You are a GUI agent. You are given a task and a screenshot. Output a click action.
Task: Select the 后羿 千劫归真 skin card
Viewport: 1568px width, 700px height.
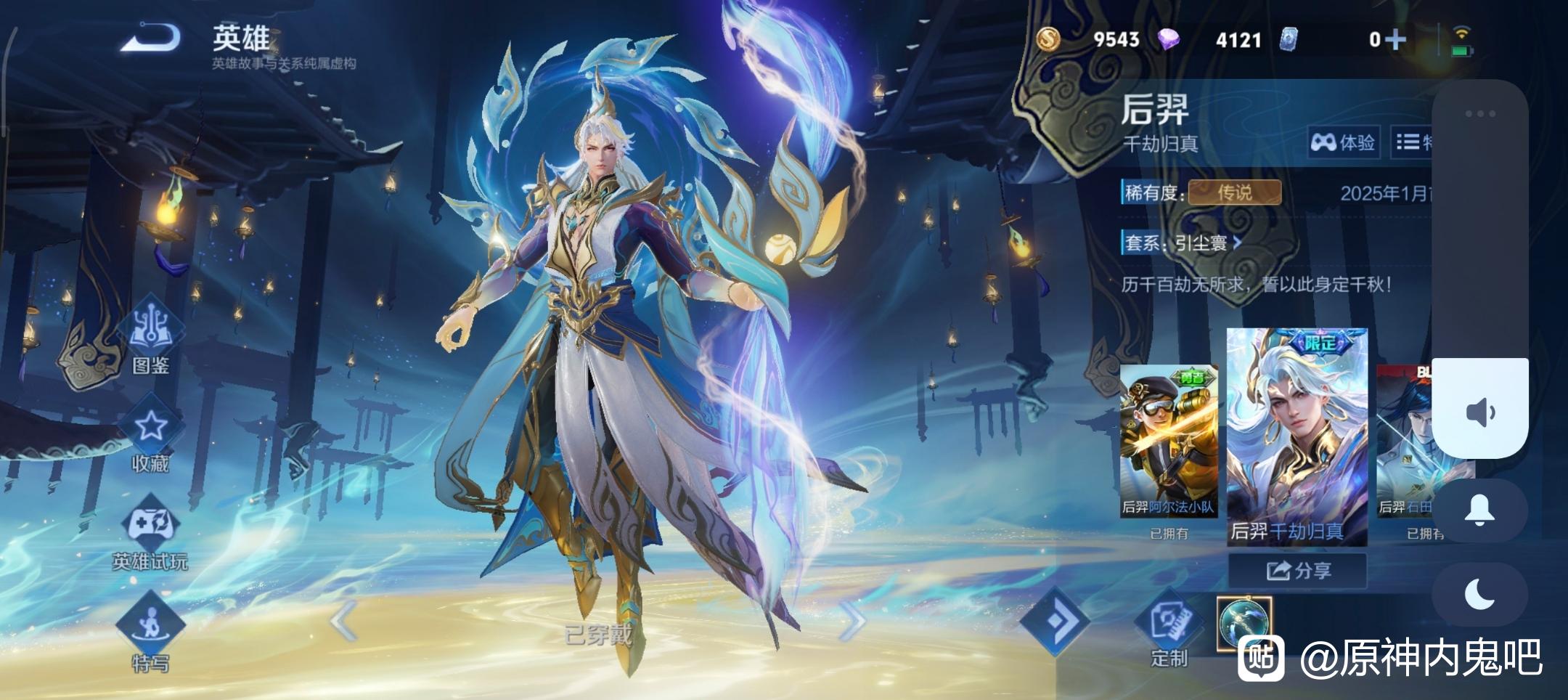(1297, 436)
